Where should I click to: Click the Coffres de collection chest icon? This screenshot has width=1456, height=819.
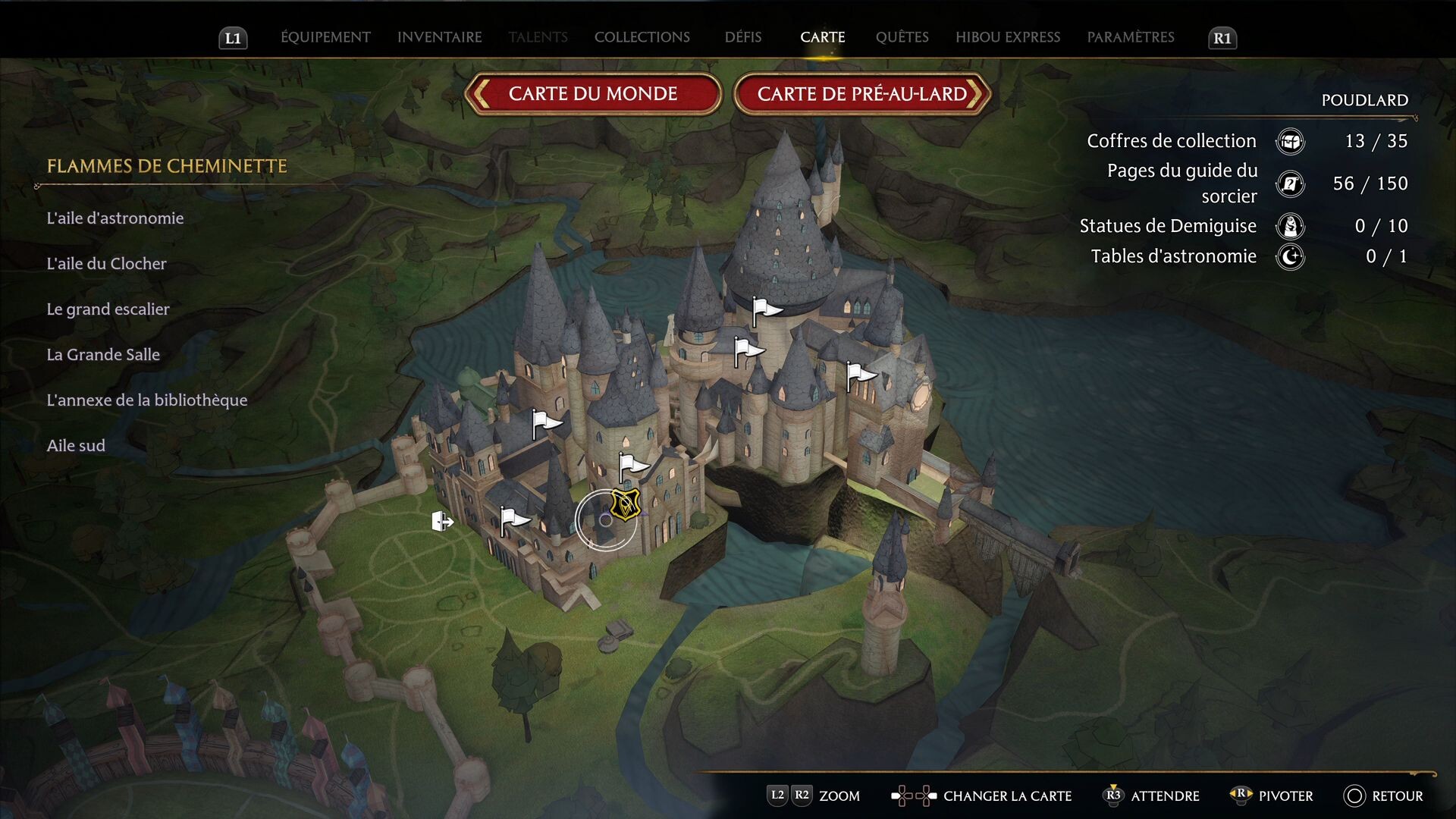tap(1290, 141)
